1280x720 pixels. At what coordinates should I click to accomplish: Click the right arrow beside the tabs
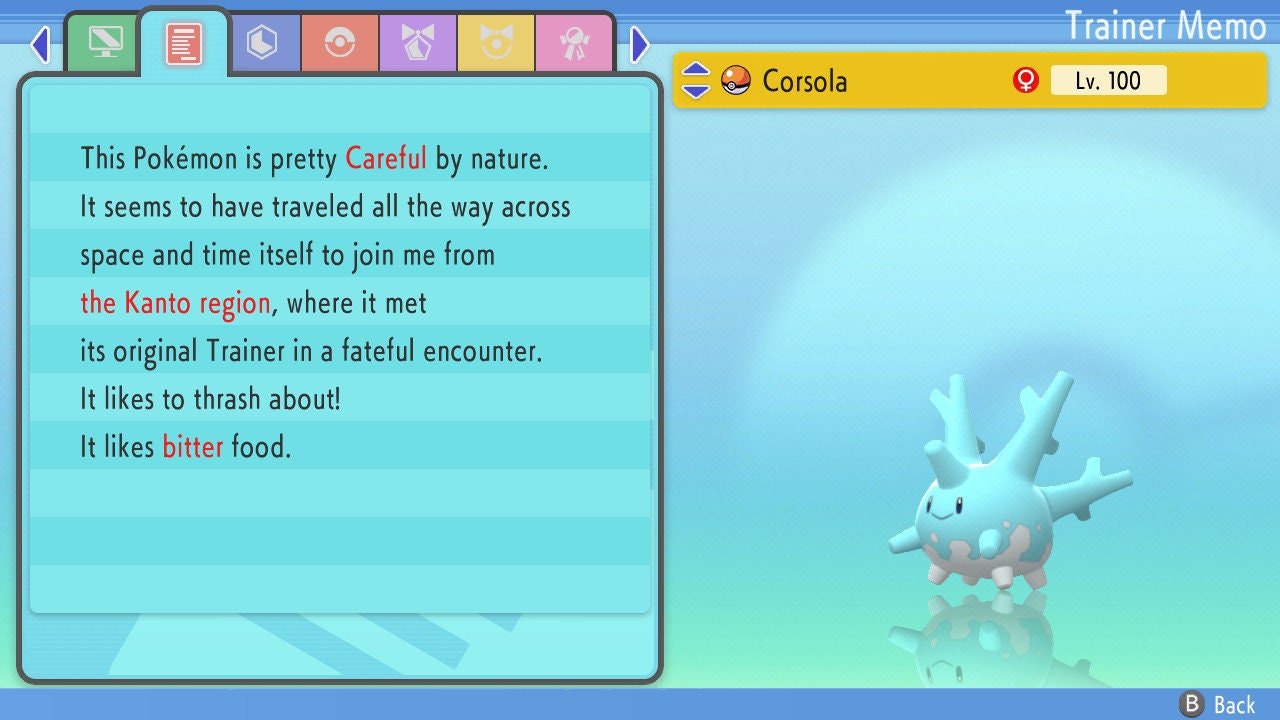[640, 44]
